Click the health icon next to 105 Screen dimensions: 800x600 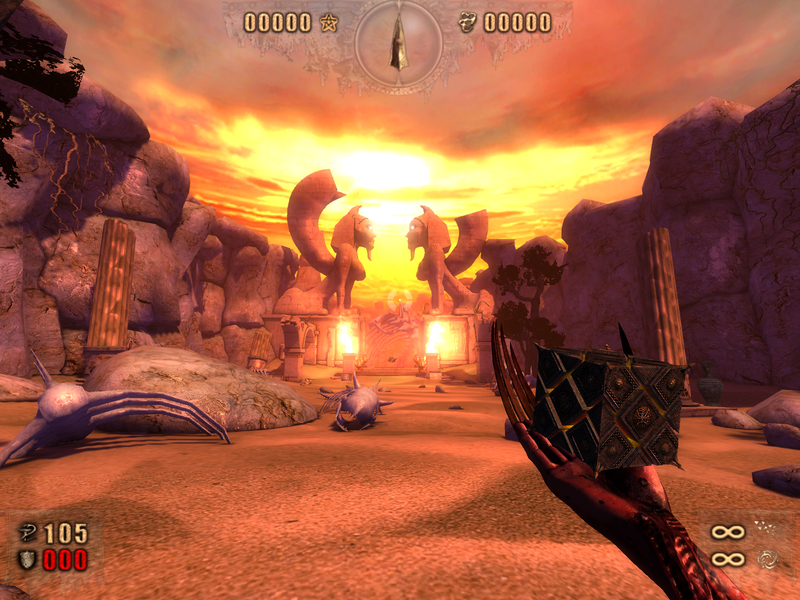(x=27, y=532)
